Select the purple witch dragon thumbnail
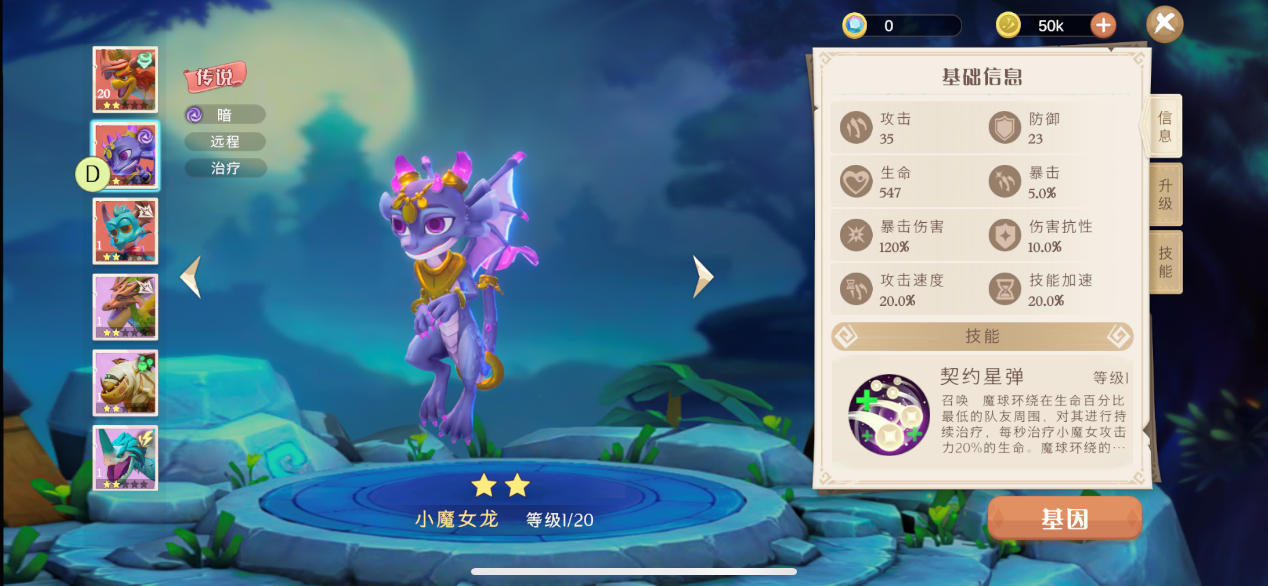The image size is (1268, 586). 125,155
